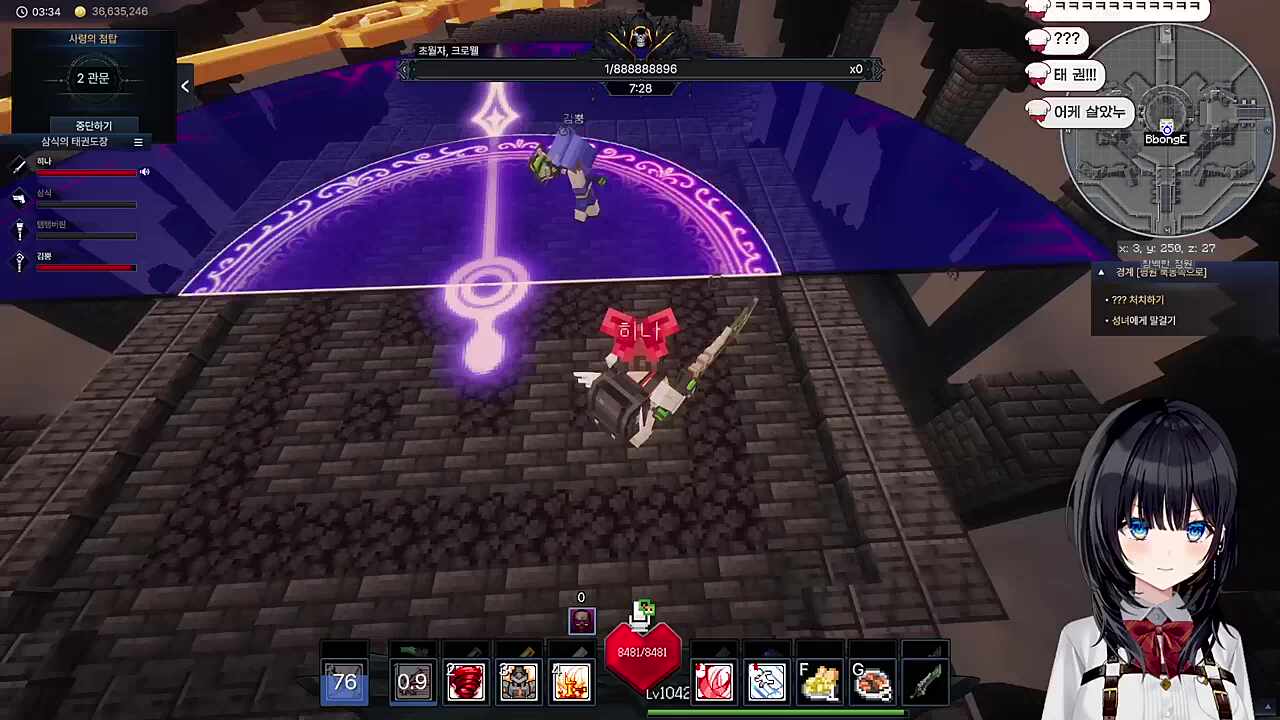
Task: Open the circular minimap
Action: (1166, 130)
